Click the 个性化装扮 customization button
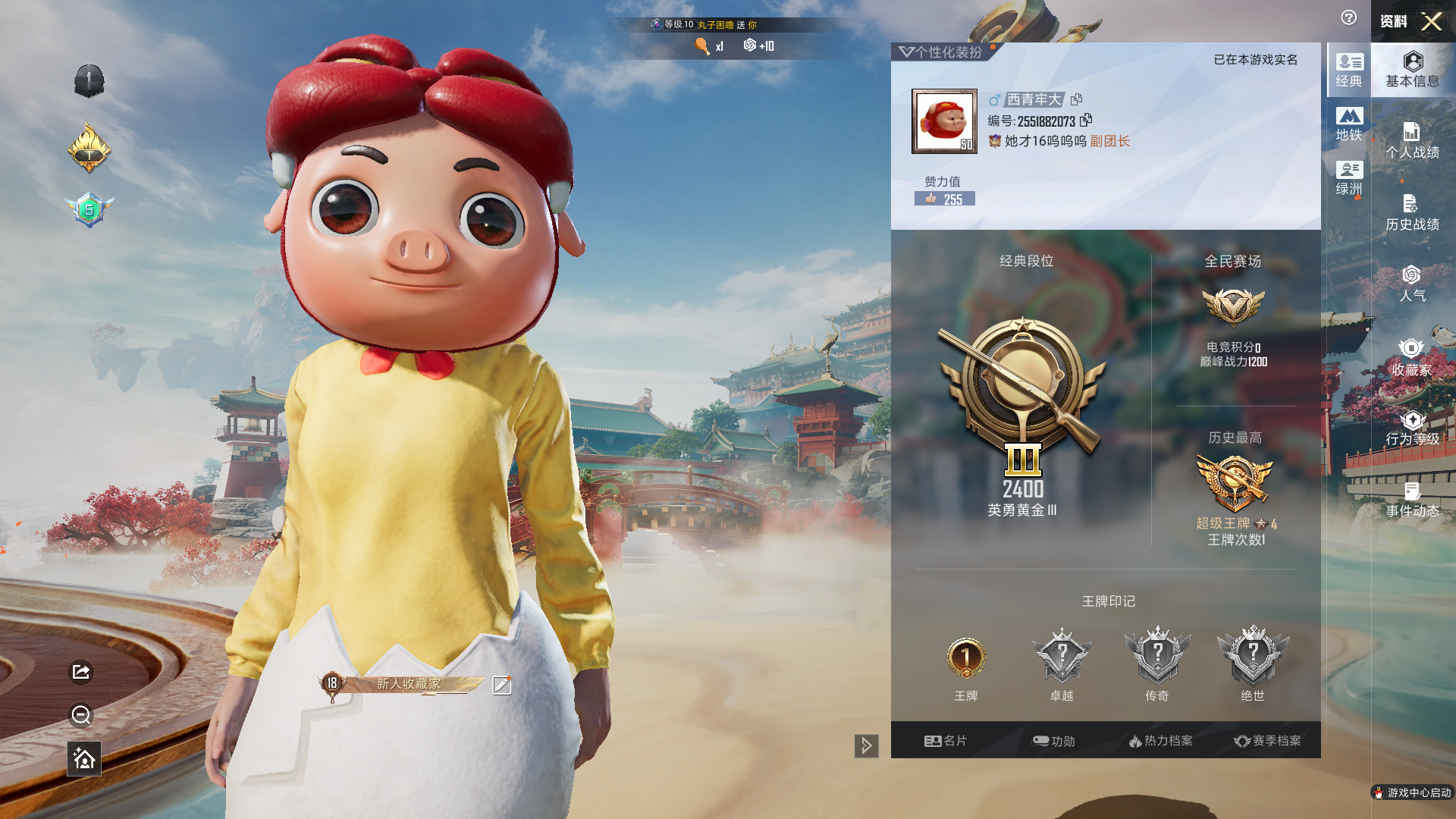The image size is (1456, 819). tap(941, 52)
